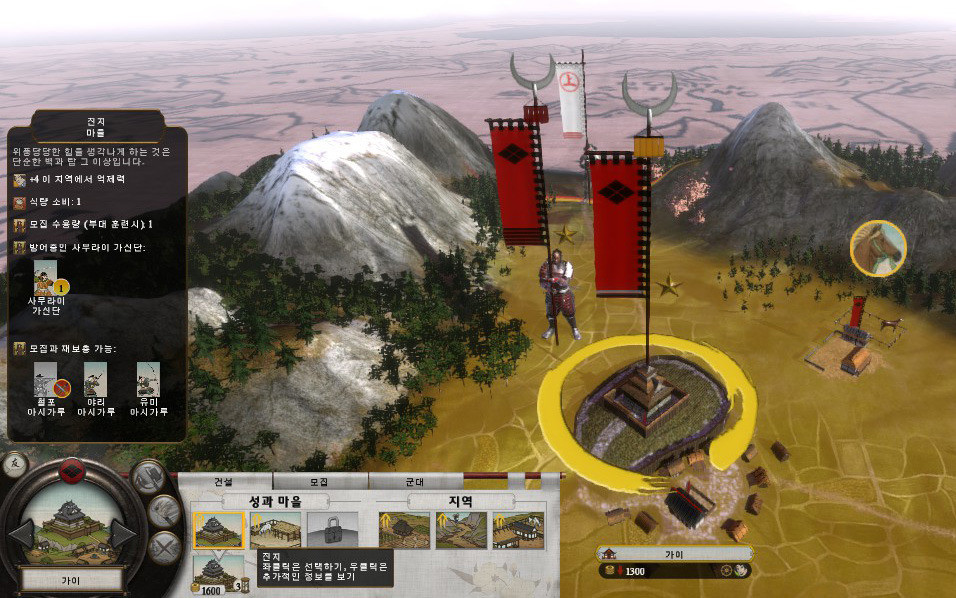Screen dimensions: 956x598
Task: Switch to the 건설 (Construction) tab
Action: click(x=222, y=481)
